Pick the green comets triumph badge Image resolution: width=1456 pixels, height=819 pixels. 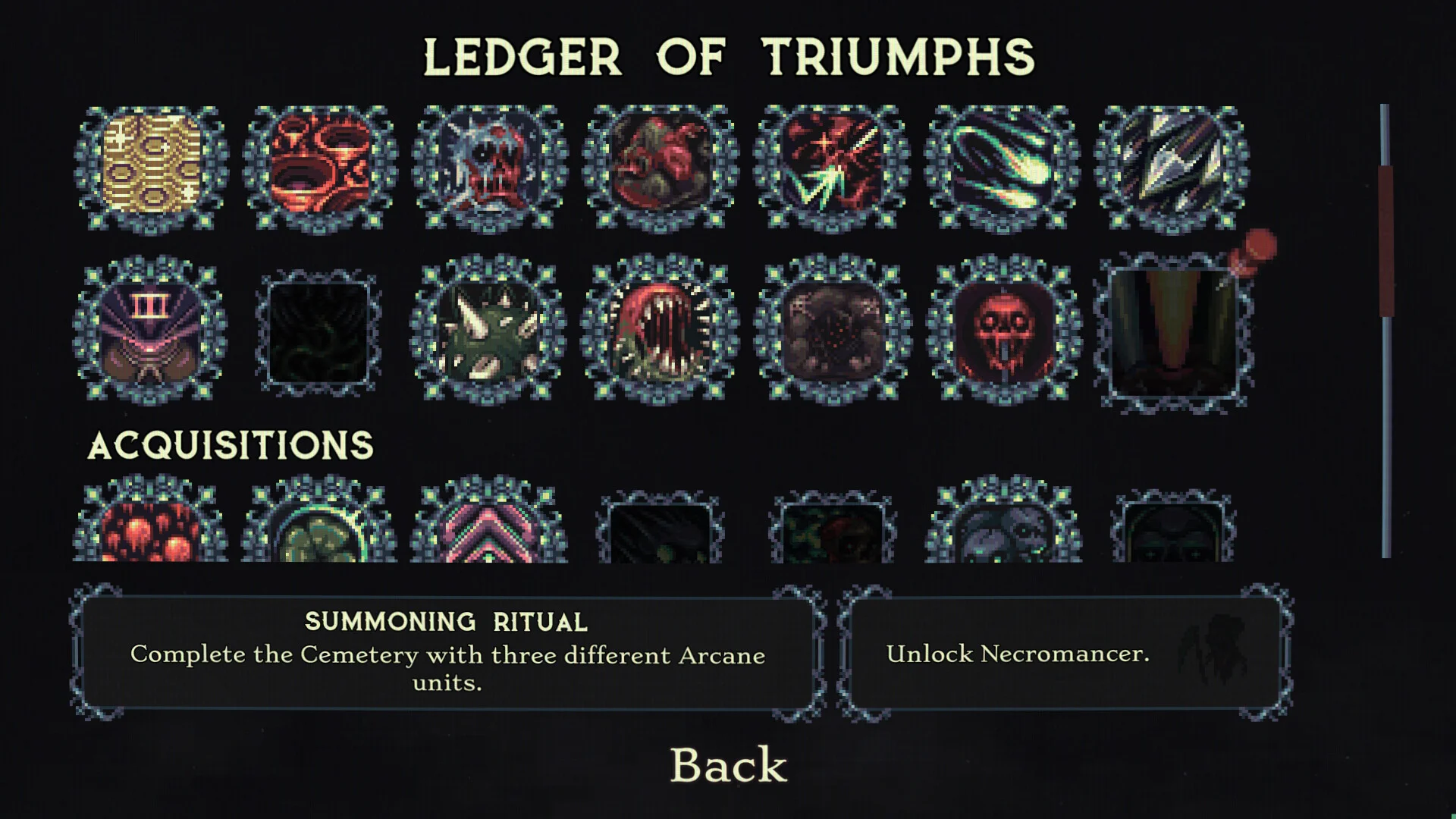coord(1002,168)
